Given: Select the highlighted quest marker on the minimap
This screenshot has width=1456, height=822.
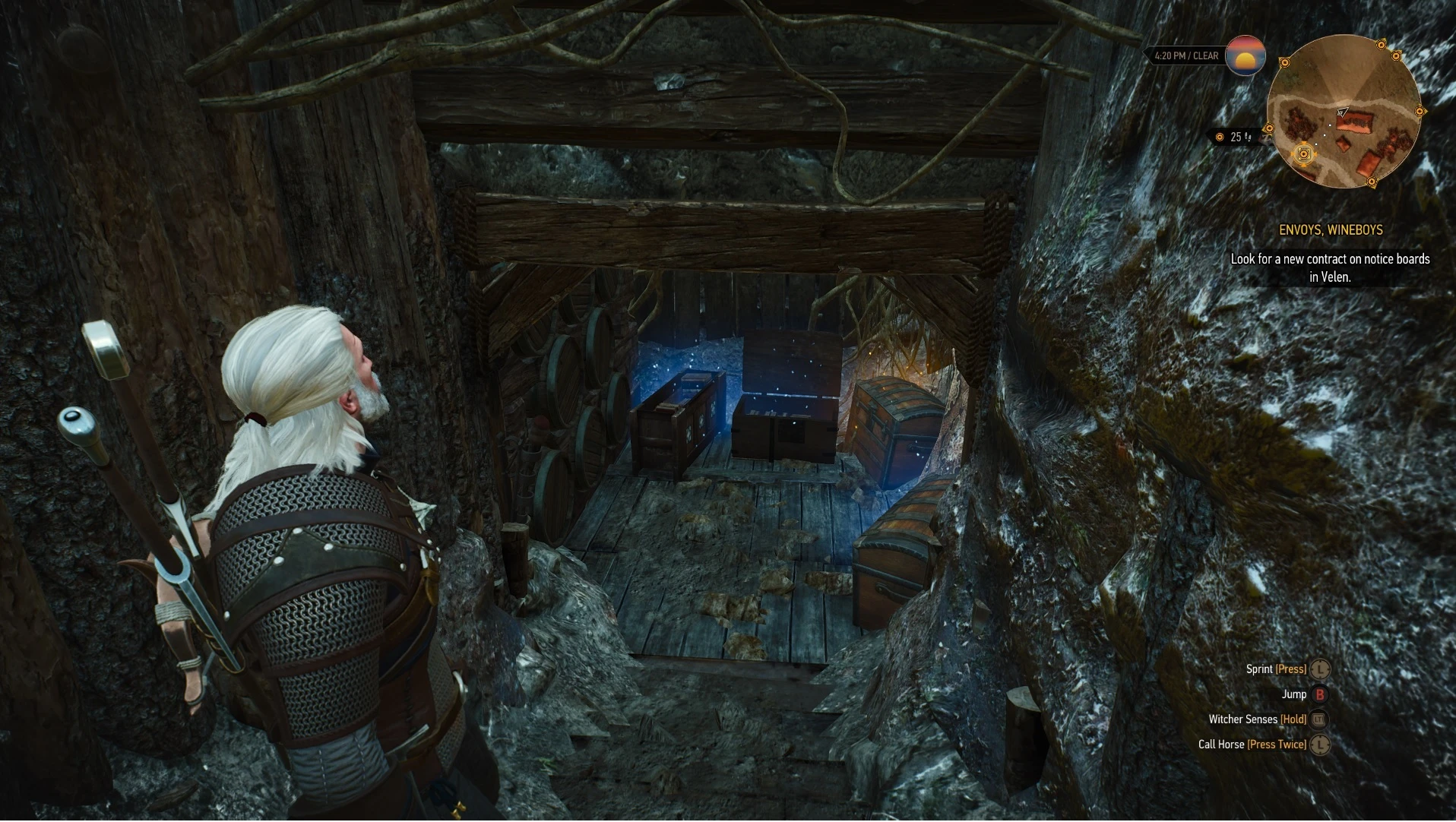Looking at the screenshot, I should [1303, 154].
